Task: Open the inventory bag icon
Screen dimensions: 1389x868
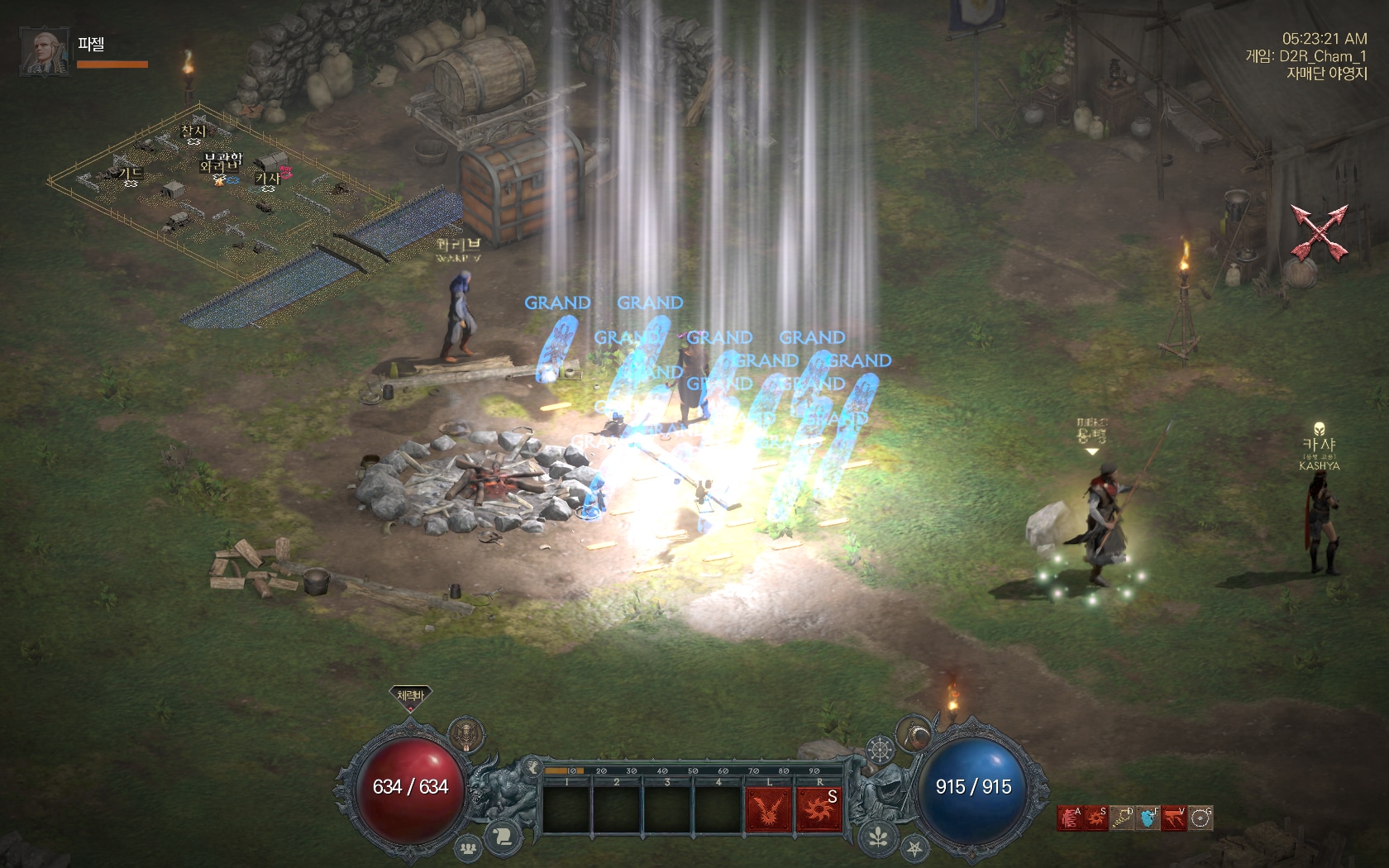Action: (x=914, y=733)
